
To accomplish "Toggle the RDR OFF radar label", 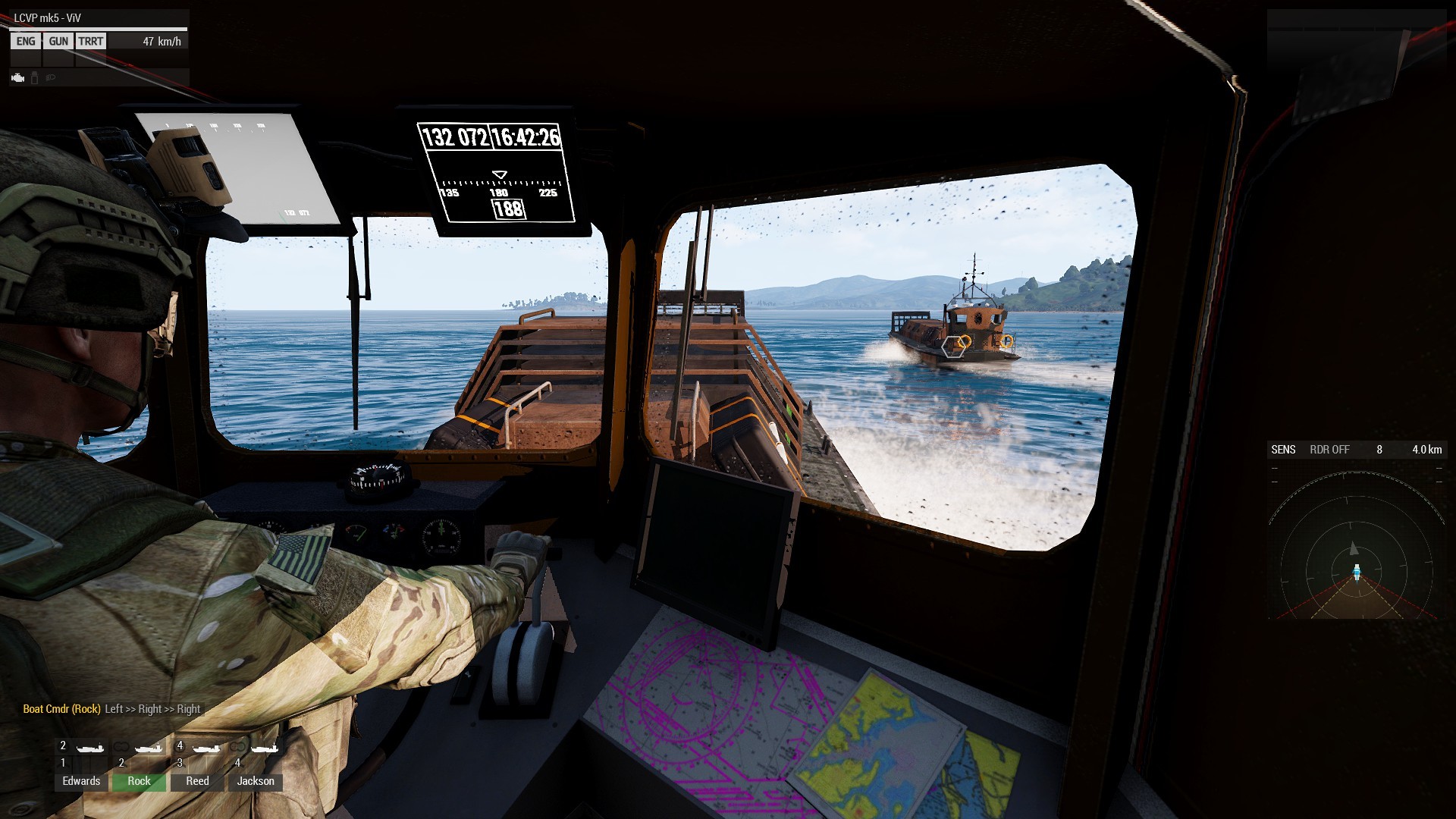I will point(1329,450).
